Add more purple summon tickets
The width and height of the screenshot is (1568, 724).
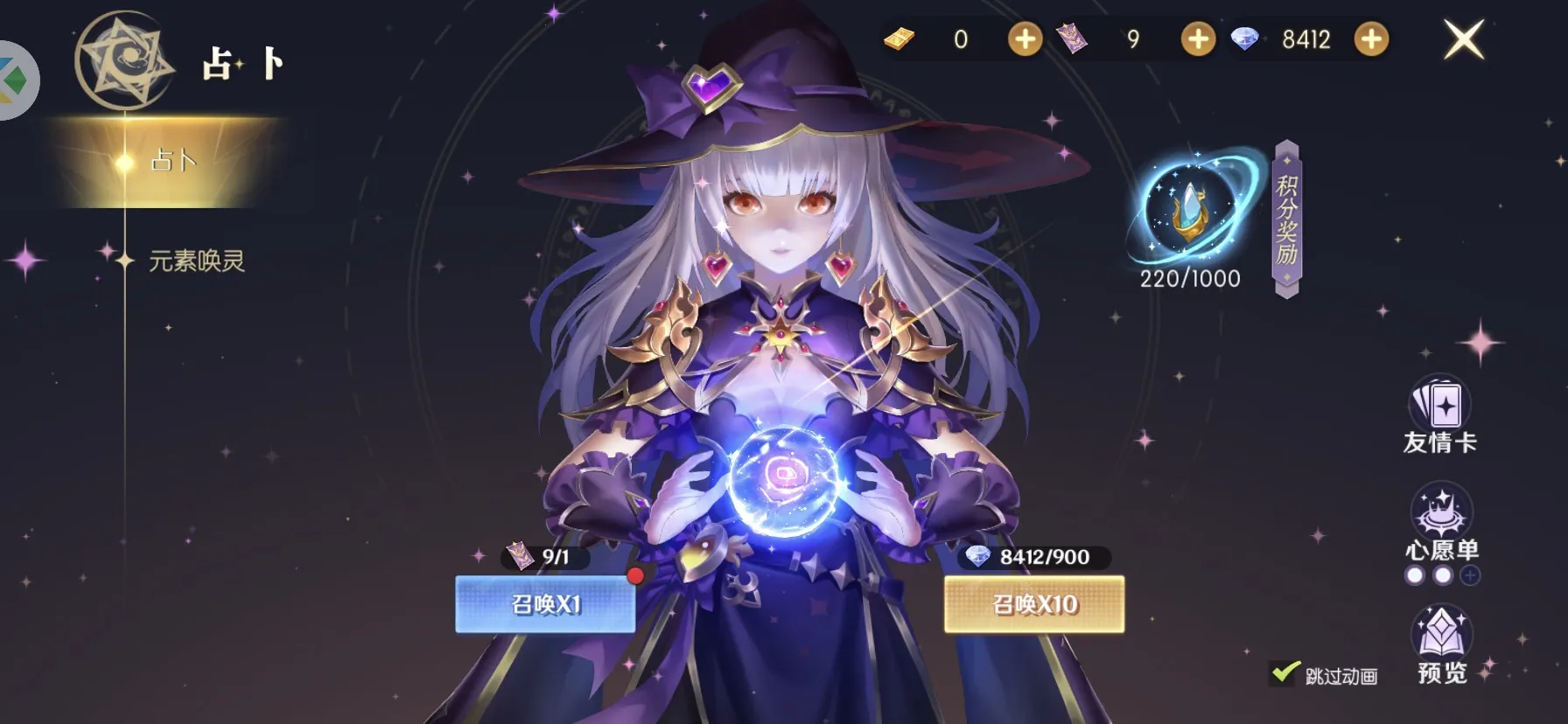1198,39
